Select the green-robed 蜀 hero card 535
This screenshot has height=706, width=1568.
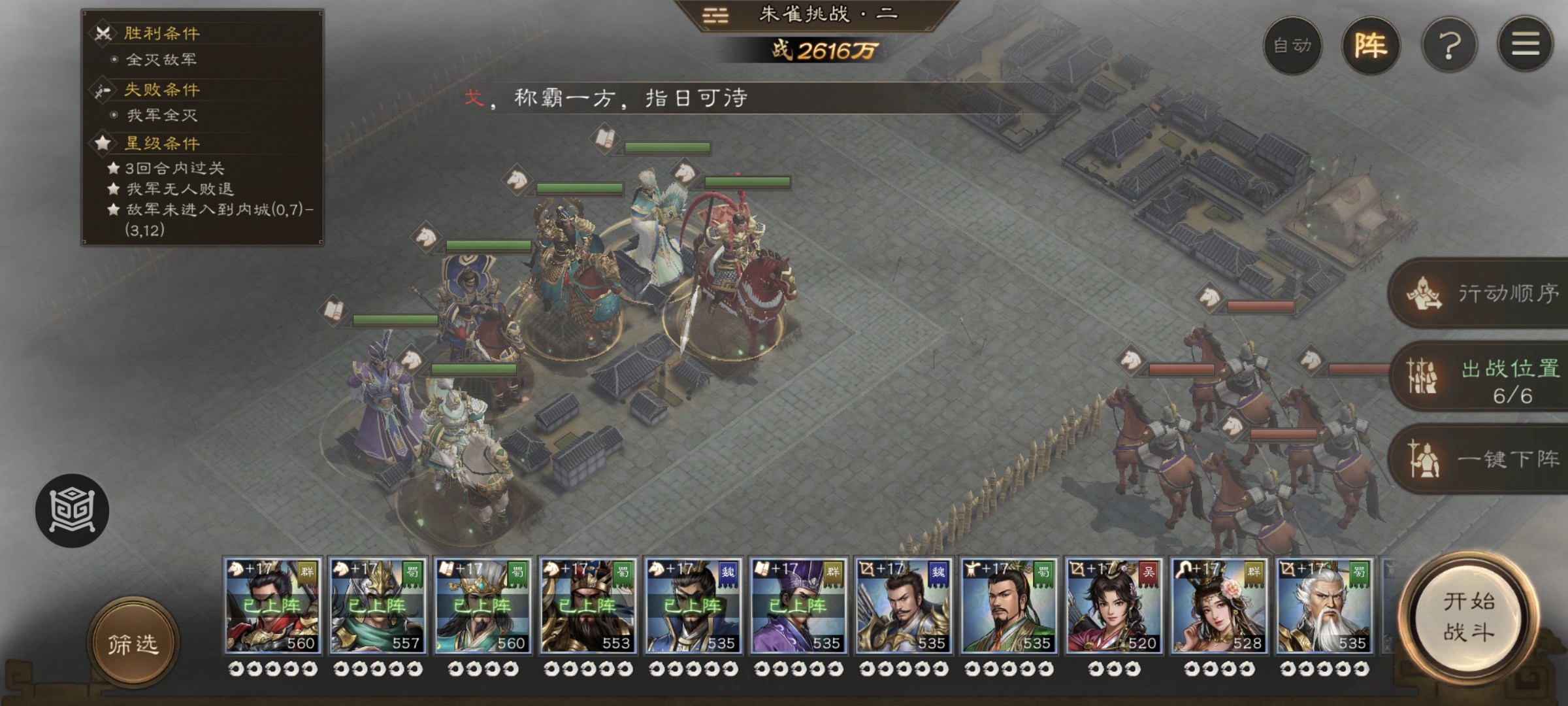(x=1008, y=605)
